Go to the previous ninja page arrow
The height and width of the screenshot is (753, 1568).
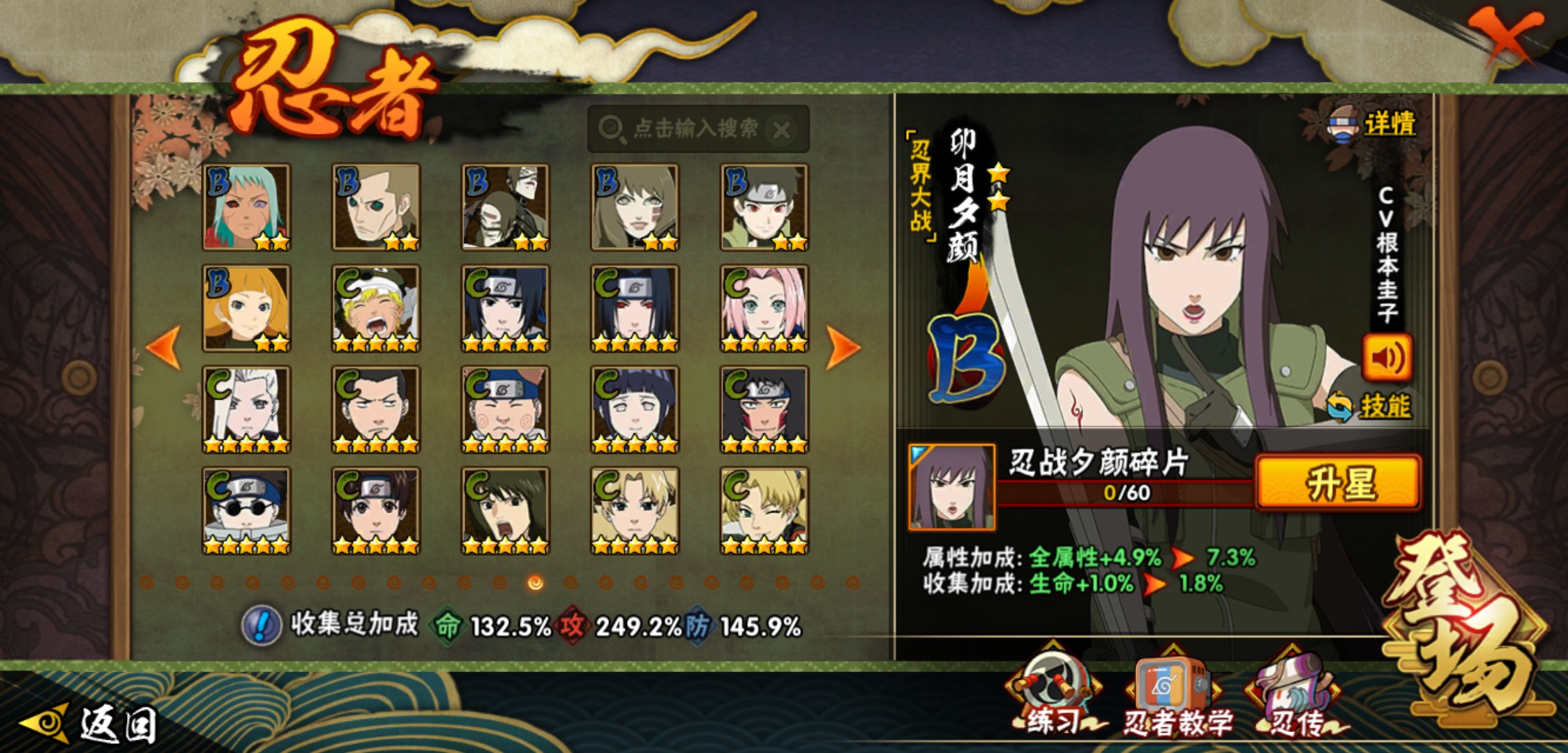[x=164, y=347]
